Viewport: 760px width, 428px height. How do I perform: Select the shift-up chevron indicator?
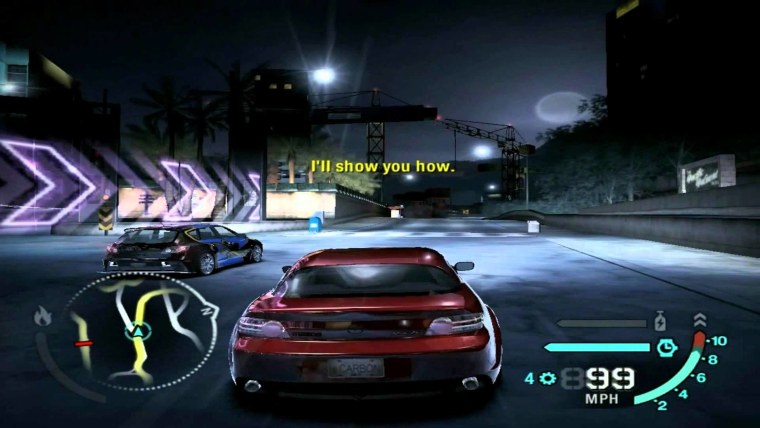point(697,320)
